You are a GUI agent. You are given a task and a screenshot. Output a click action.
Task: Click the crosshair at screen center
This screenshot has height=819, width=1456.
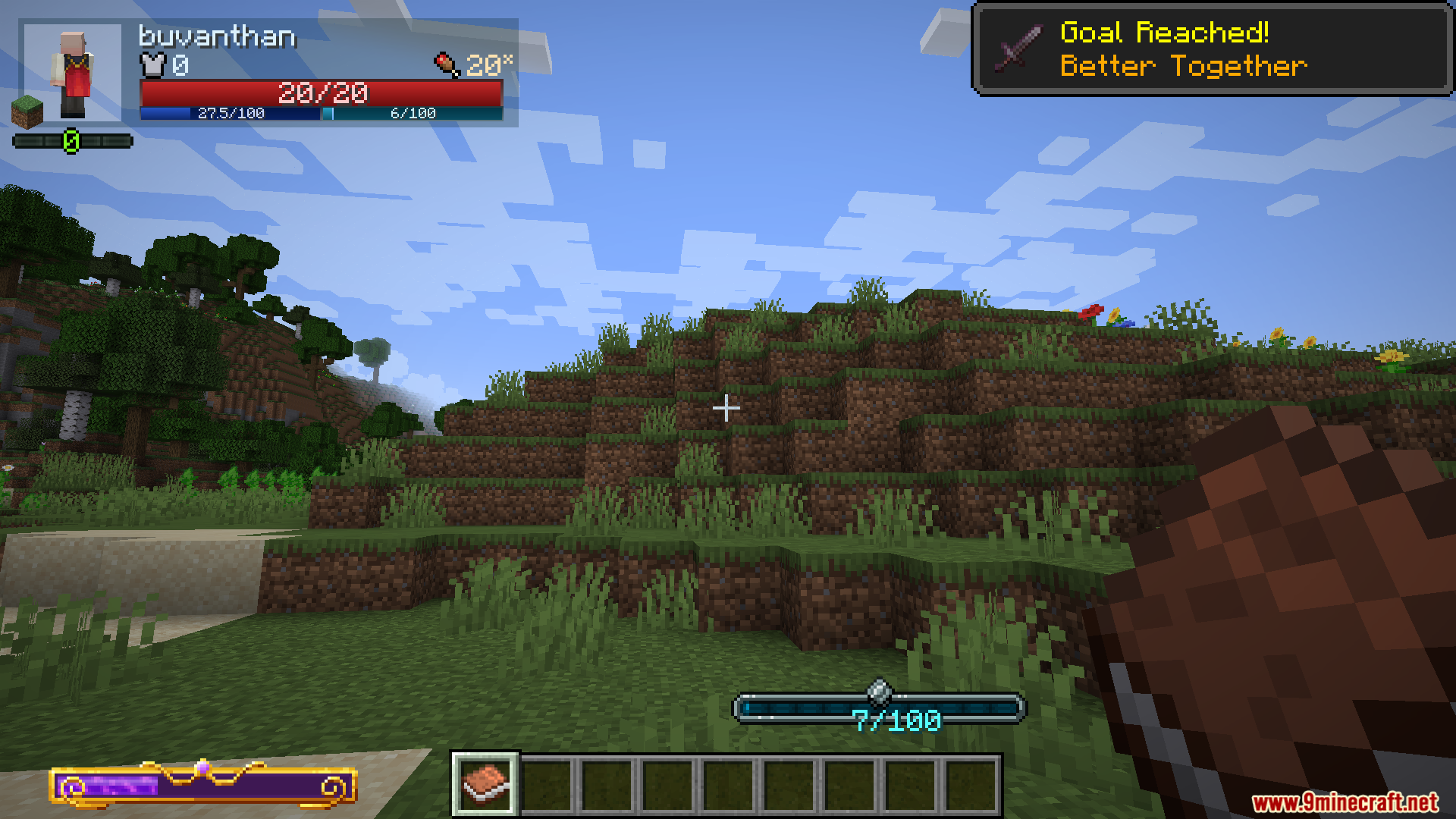726,408
